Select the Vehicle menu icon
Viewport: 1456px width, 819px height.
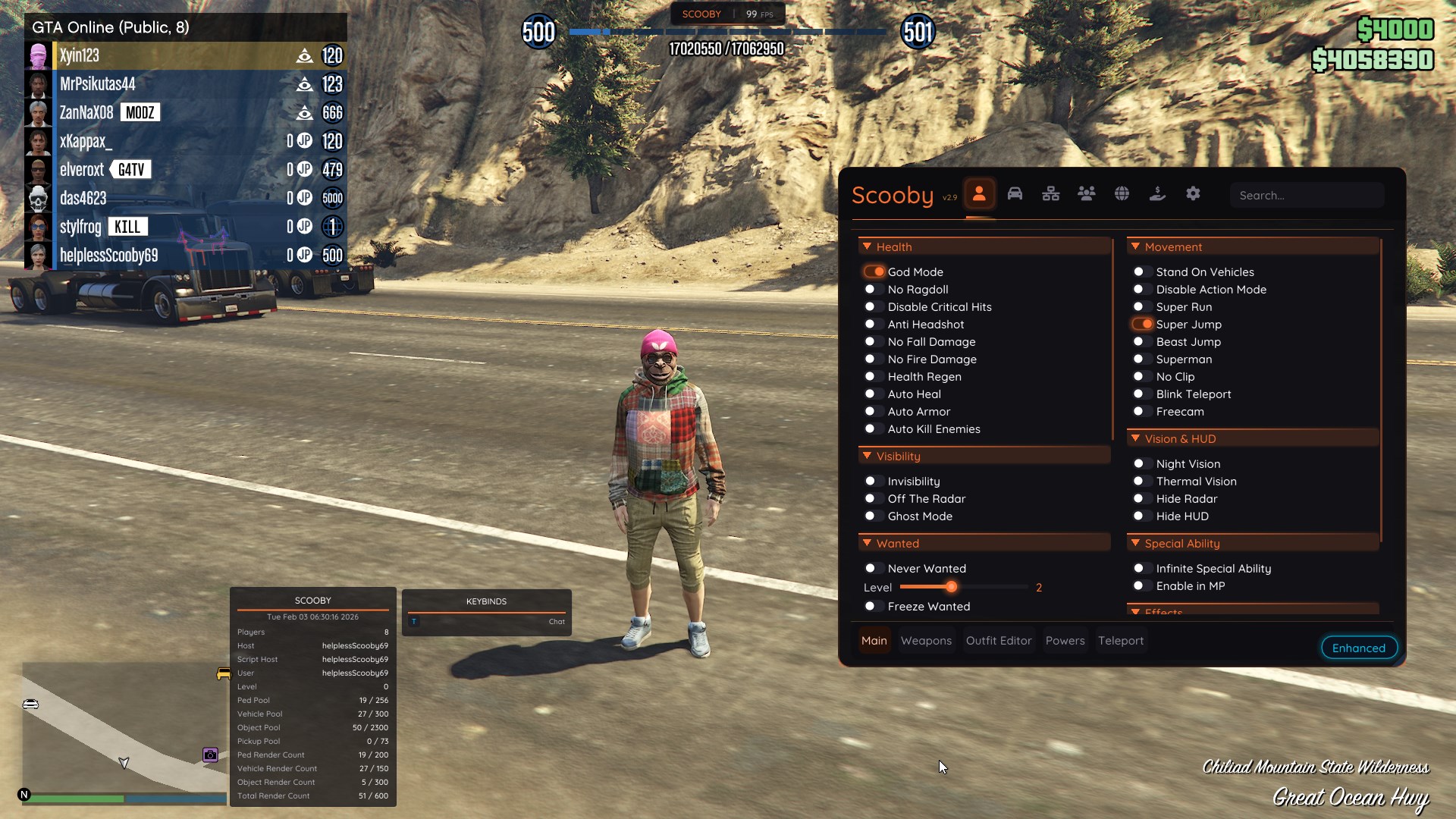pyautogui.click(x=1015, y=193)
